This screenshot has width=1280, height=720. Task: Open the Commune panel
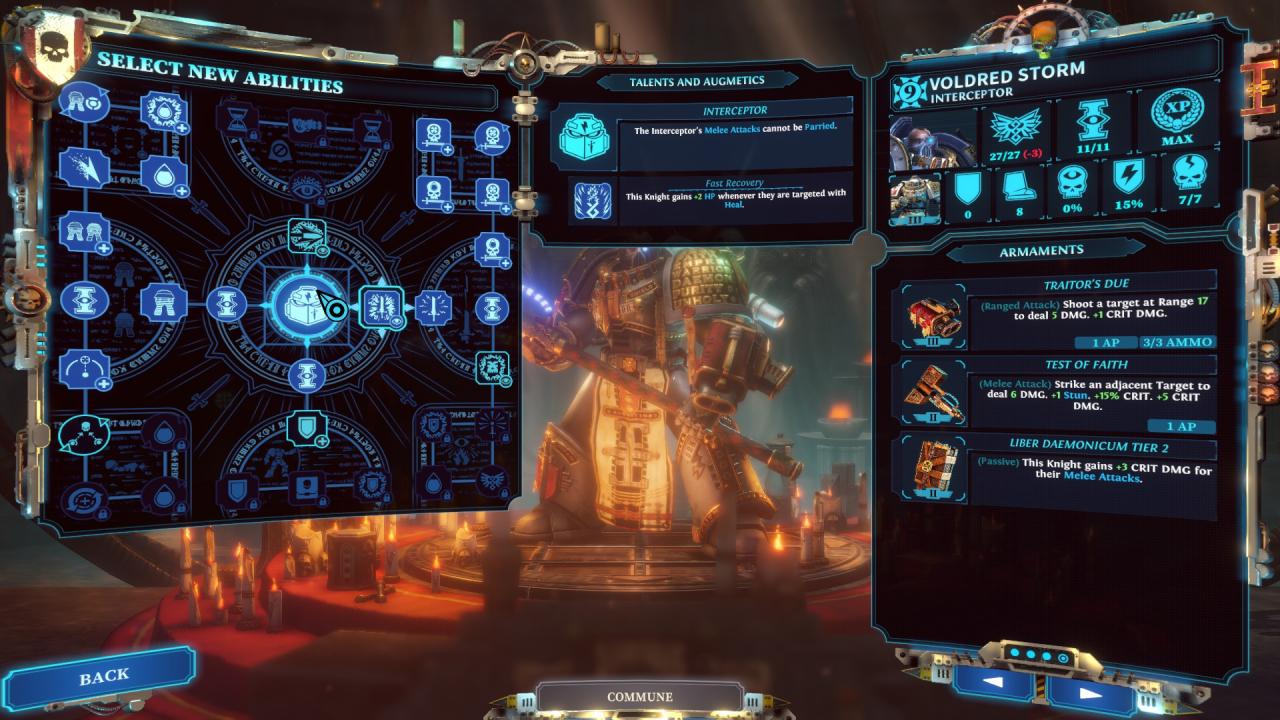pyautogui.click(x=639, y=697)
